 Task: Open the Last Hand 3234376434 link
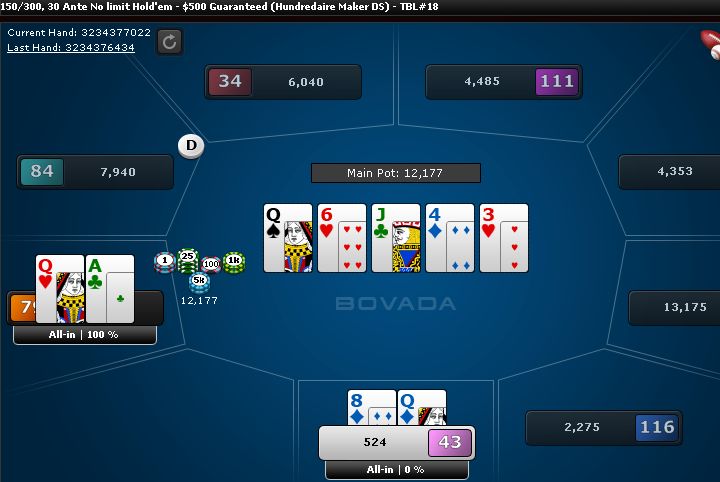point(71,47)
